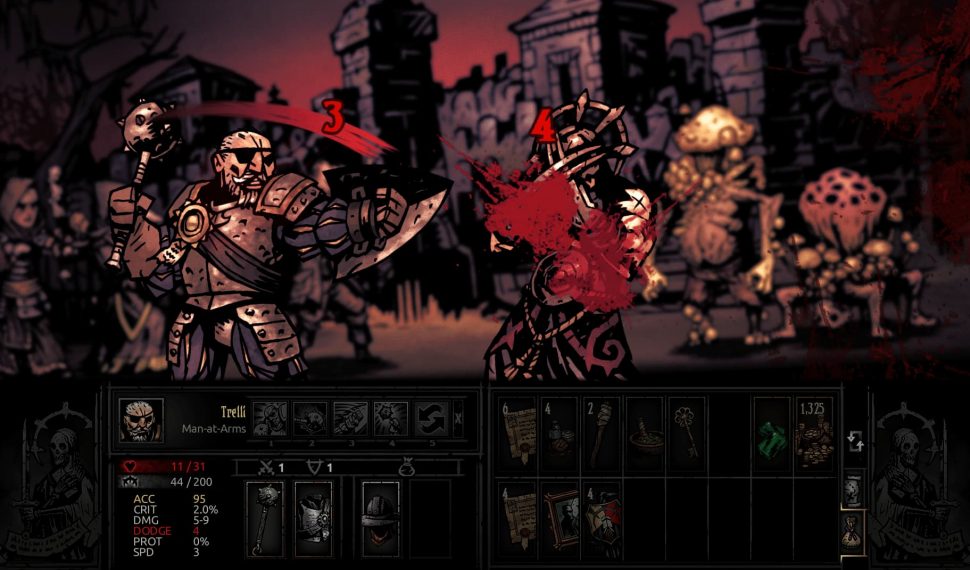Viewport: 970px width, 570px height.
Task: Select the framed portrait item
Action: coord(559,517)
